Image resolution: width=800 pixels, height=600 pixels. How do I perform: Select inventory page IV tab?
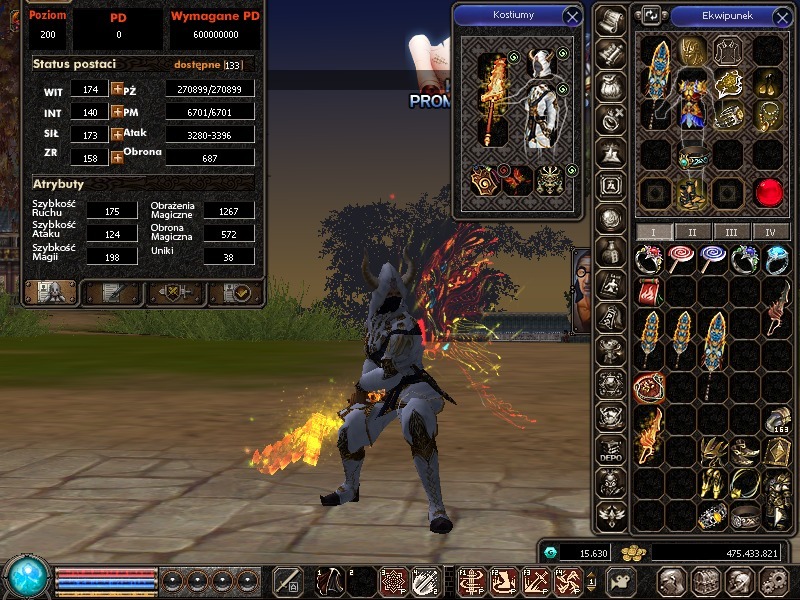770,232
